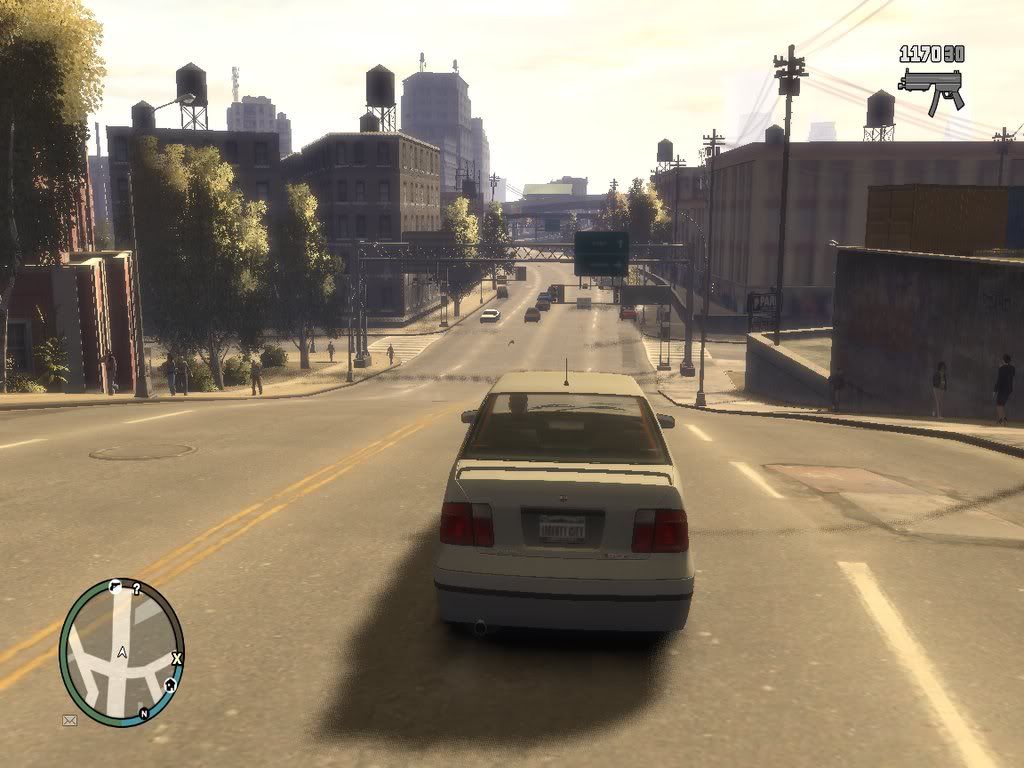Select the submachine gun weapon icon

[x=931, y=88]
